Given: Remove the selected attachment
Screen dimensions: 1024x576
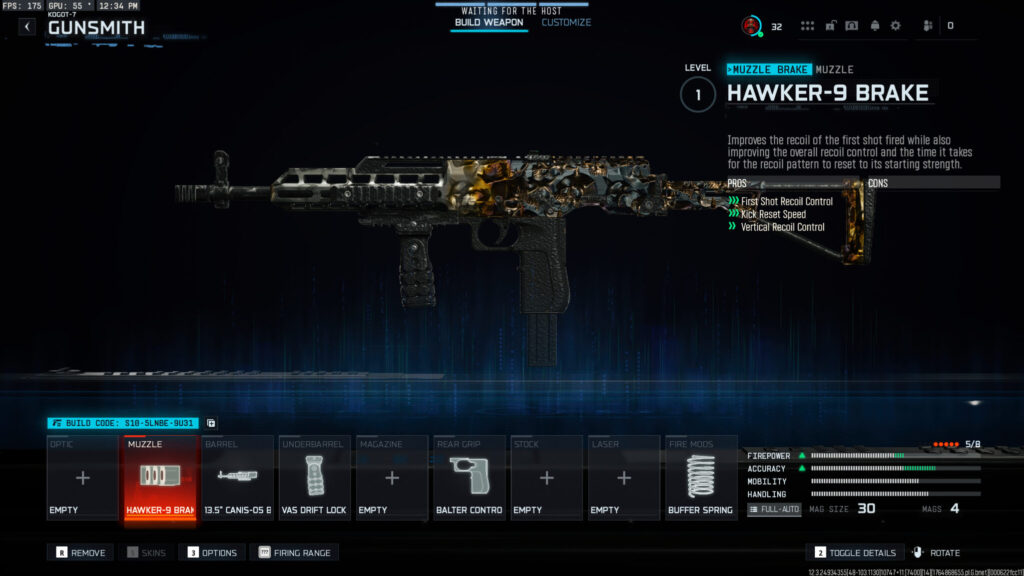Looking at the screenshot, I should click(x=82, y=552).
